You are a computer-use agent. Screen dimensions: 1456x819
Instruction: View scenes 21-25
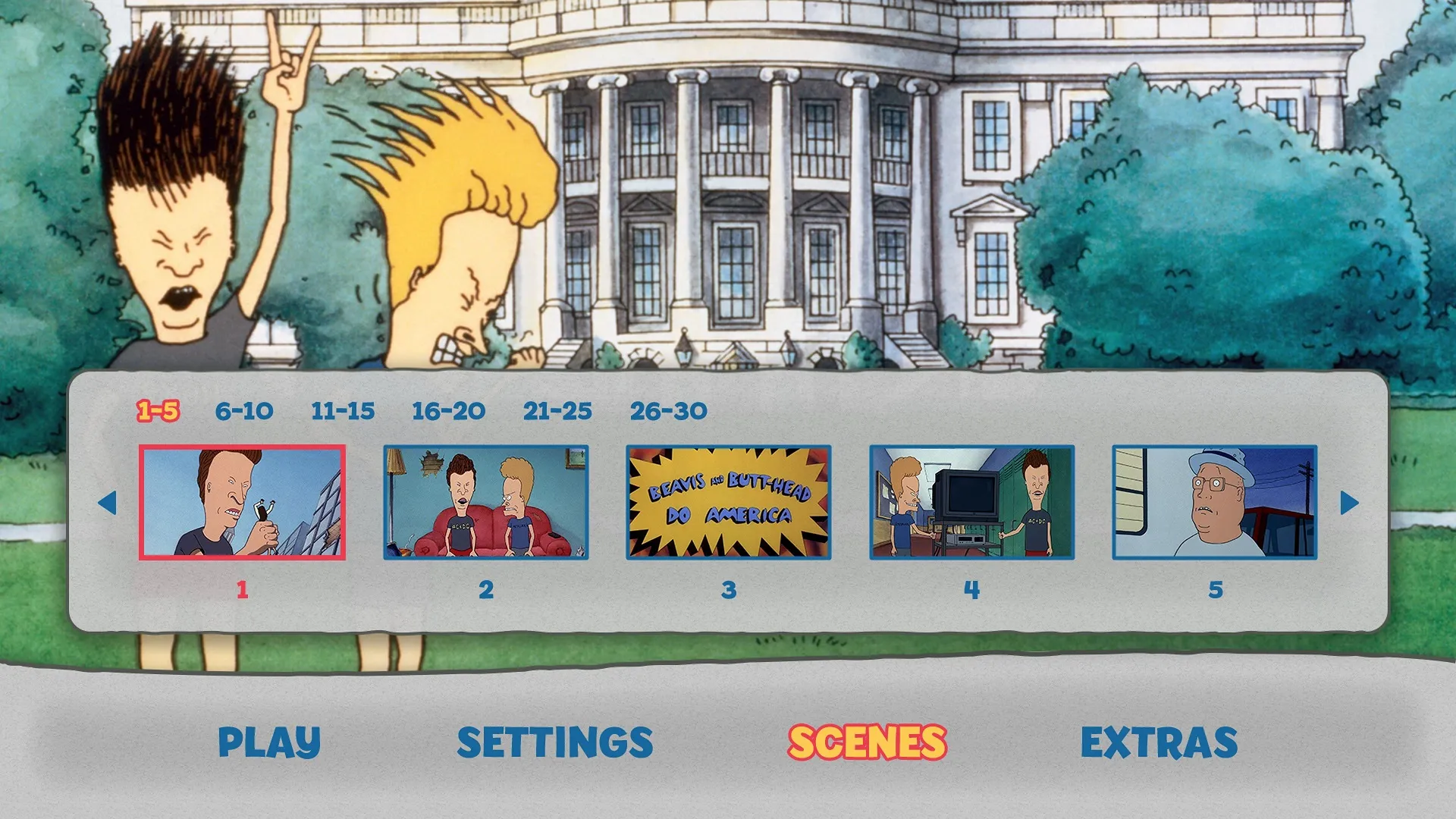[x=558, y=410]
